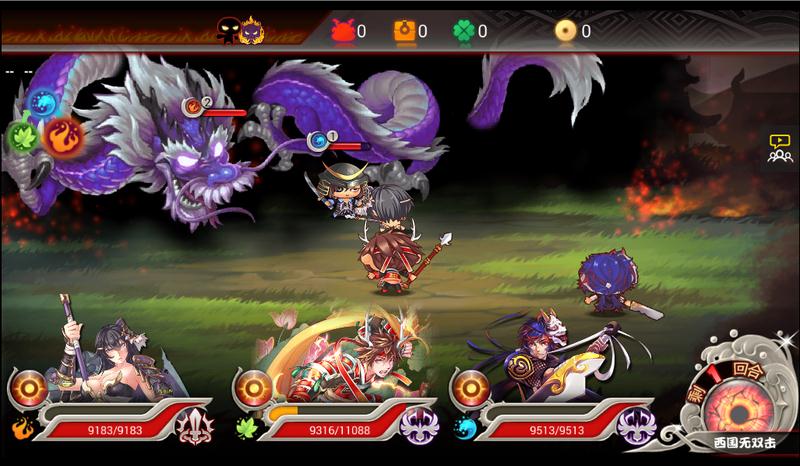Image resolution: width=800 pixels, height=466 pixels.
Task: Tap the third hero's purple fleur skill emblem
Action: 637,427
